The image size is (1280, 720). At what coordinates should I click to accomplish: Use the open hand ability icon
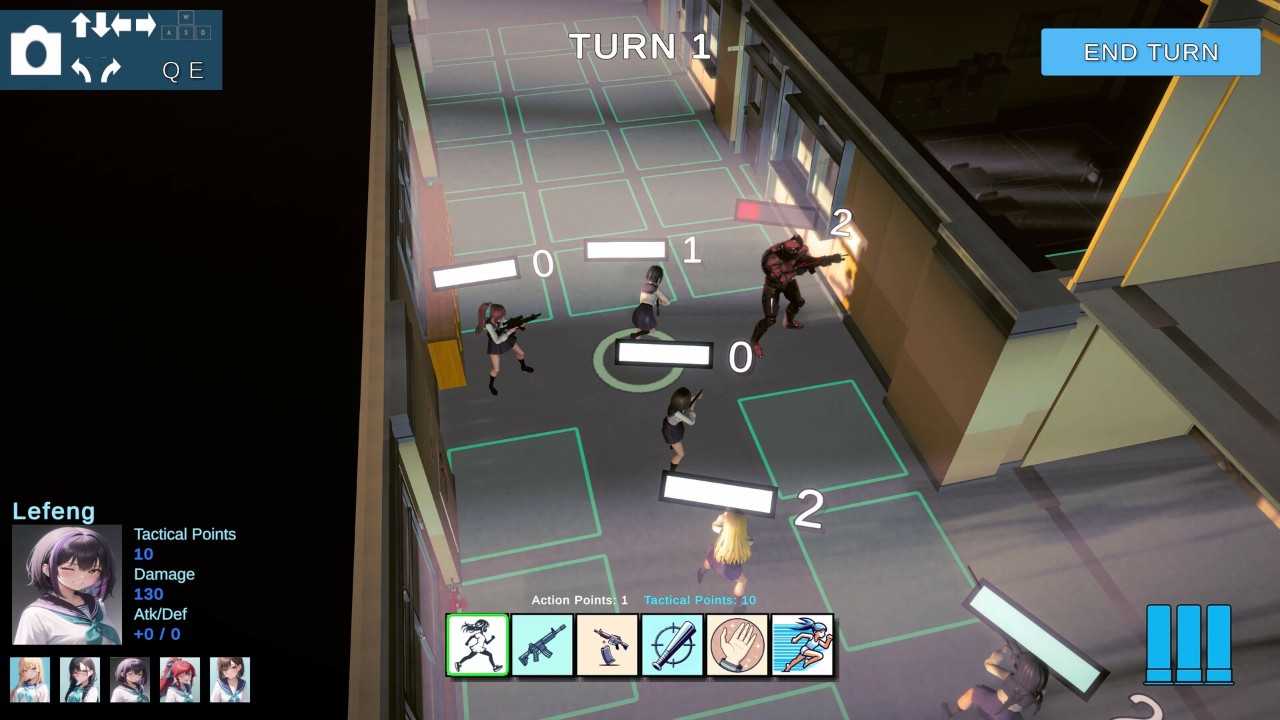(x=737, y=645)
